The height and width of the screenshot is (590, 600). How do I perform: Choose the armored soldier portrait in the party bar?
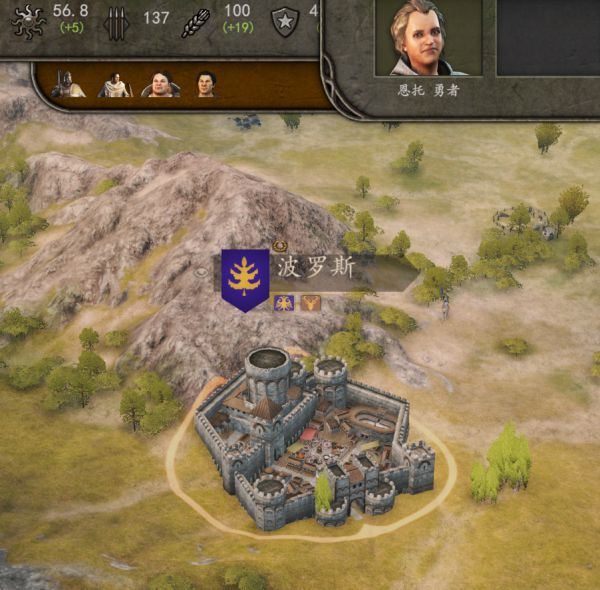(69, 84)
